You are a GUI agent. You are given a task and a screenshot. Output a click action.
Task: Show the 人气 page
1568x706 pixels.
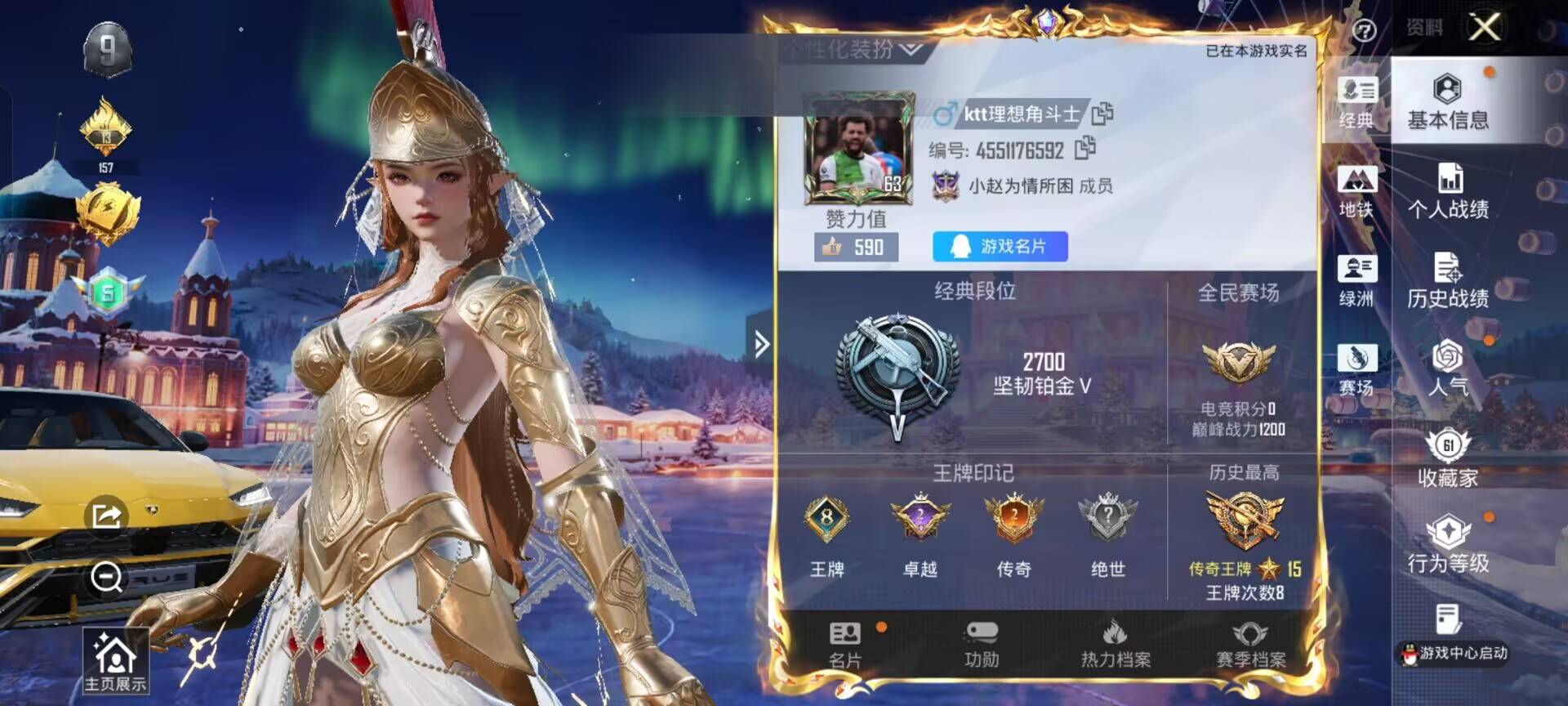(x=1447, y=369)
